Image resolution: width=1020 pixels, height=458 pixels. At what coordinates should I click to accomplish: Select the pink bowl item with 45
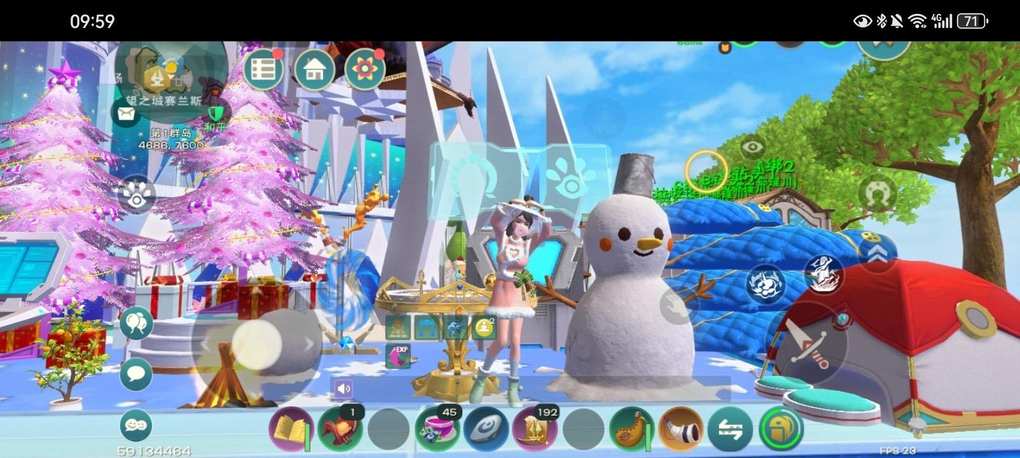437,429
